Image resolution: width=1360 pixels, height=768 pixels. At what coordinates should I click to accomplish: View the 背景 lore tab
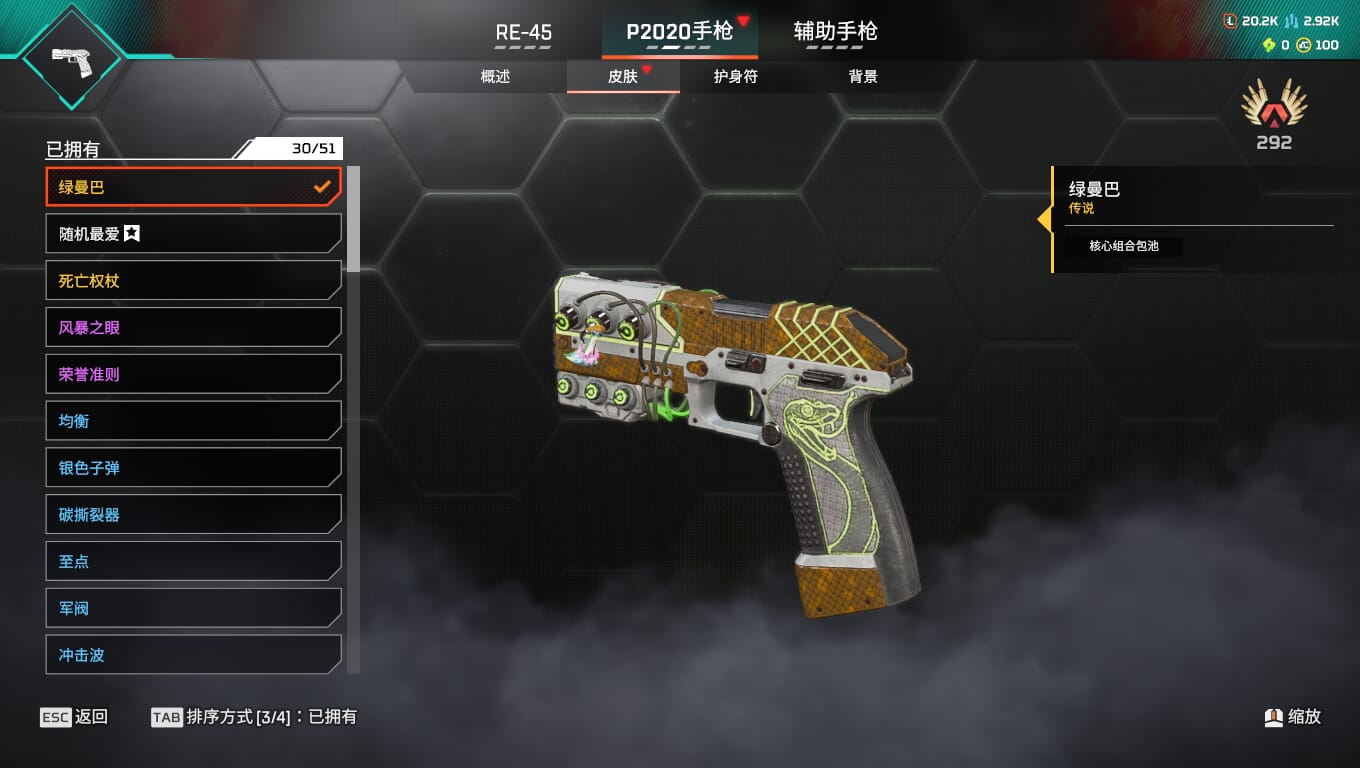862,77
